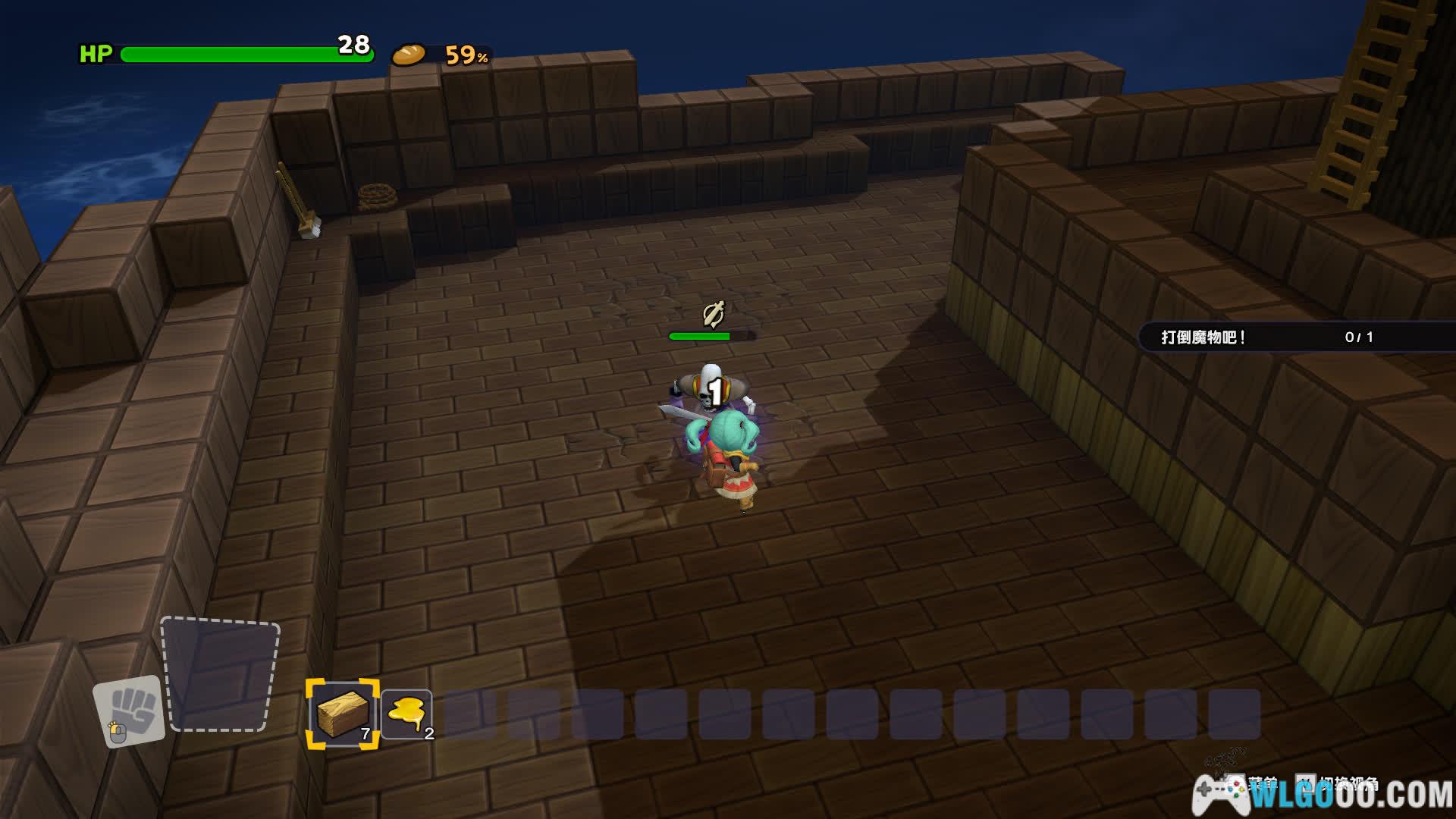Click the bare fist weapon icon

[x=130, y=711]
